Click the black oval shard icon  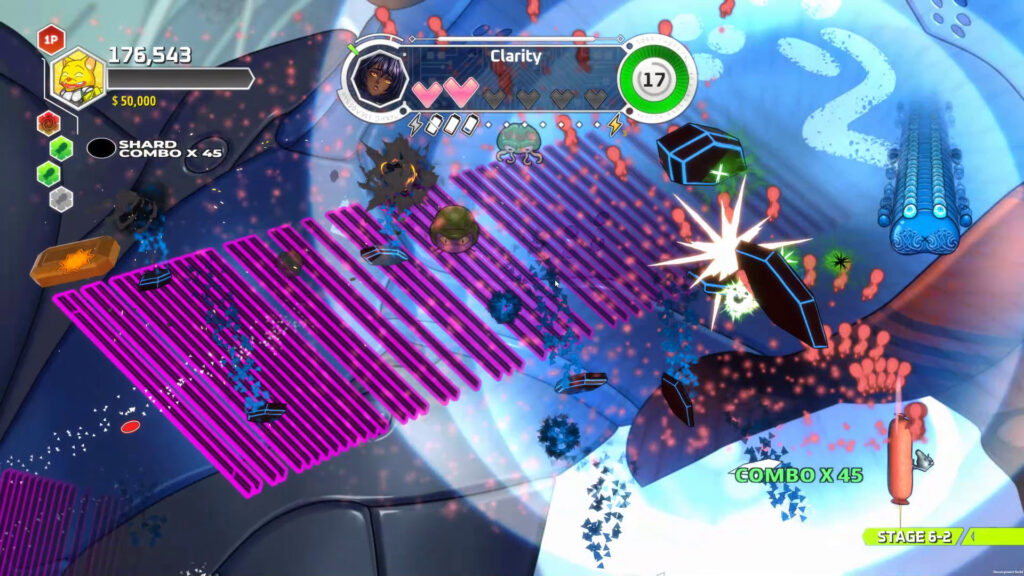(101, 148)
